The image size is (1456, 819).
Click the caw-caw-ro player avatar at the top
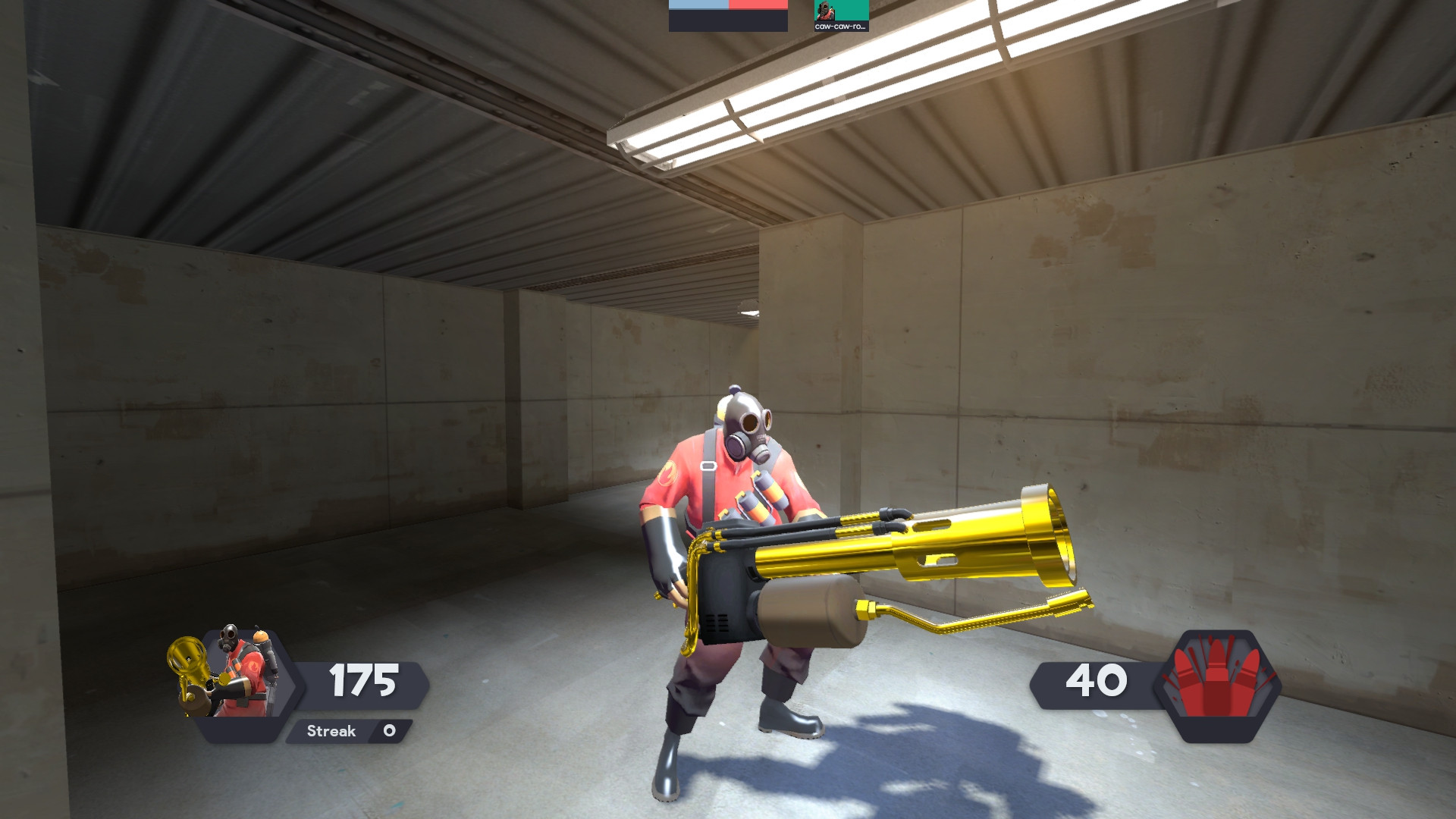coord(824,11)
